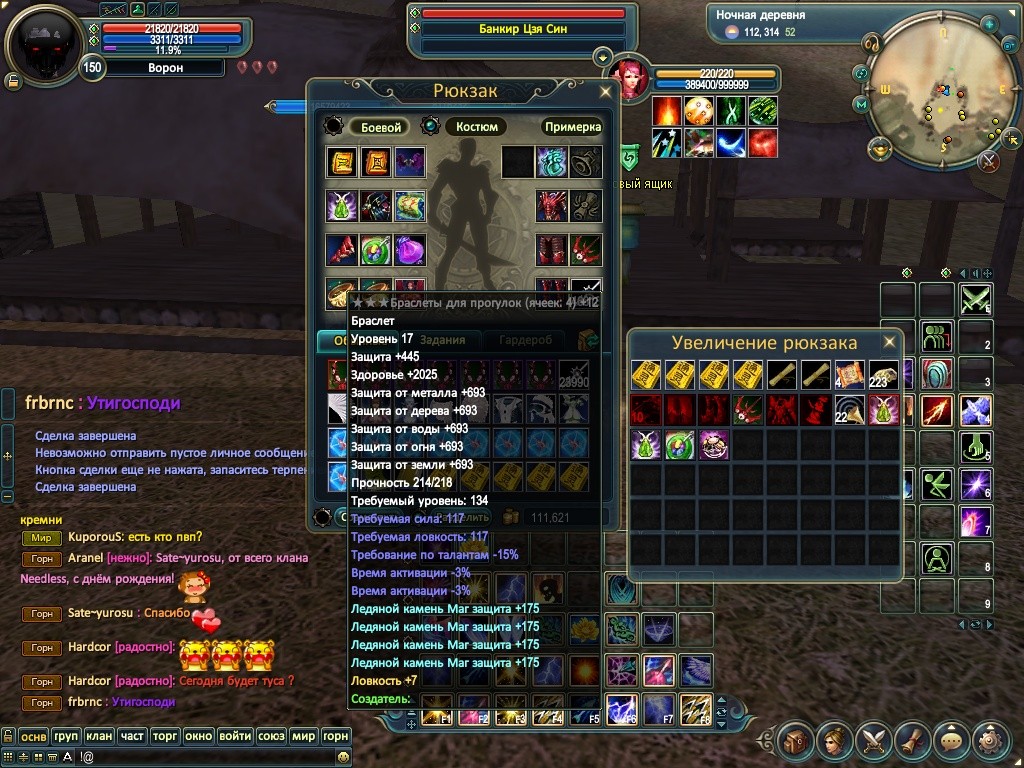The image size is (1024, 768).
Task: Open the Примерка fitting preview
Action: [x=573, y=127]
